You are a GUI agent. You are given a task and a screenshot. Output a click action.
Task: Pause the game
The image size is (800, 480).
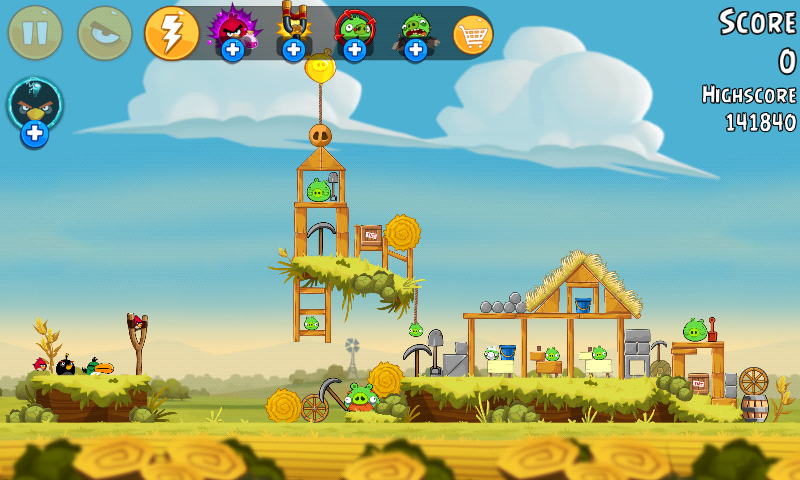(35, 33)
